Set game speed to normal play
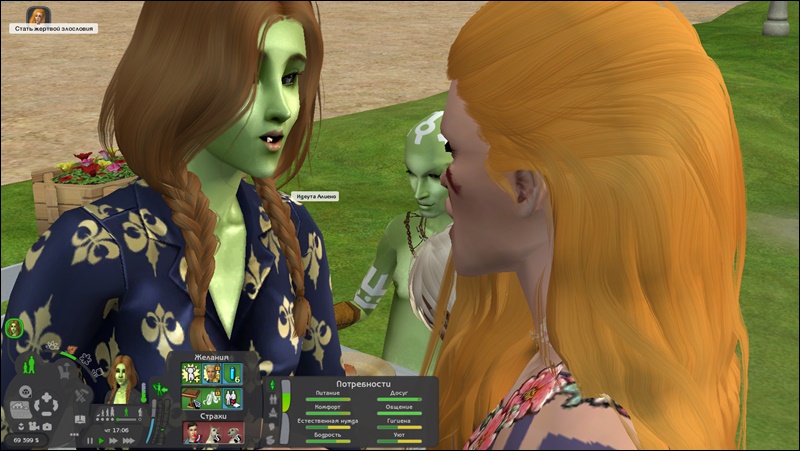This screenshot has width=800, height=451. [x=102, y=440]
